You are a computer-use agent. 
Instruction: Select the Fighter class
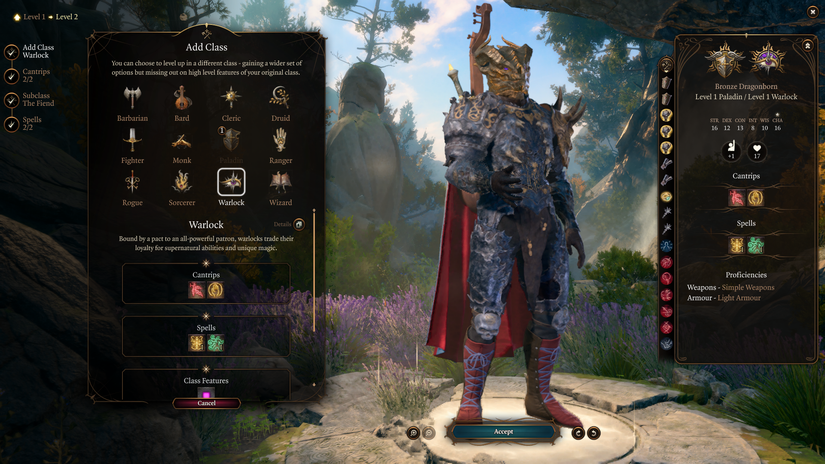tap(132, 140)
